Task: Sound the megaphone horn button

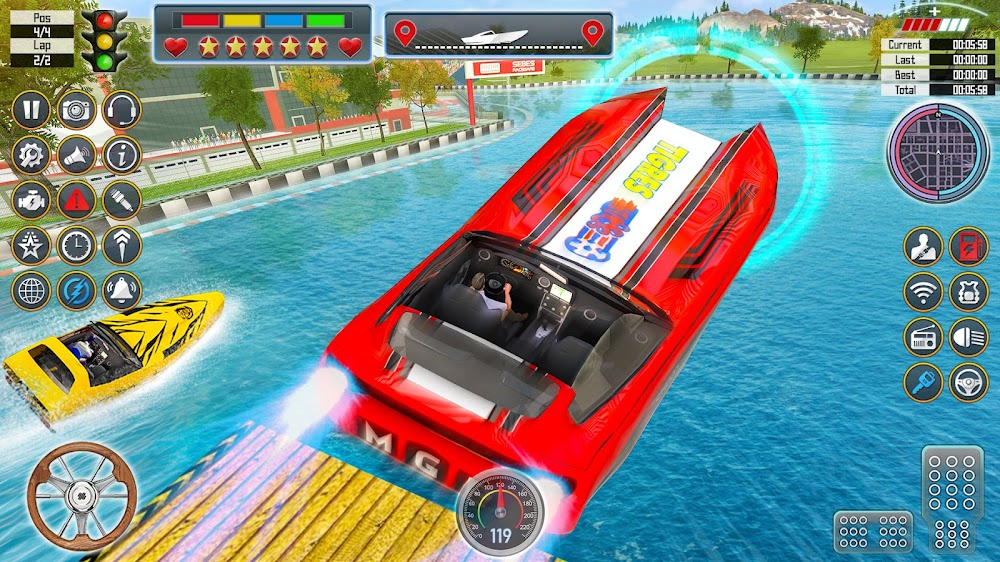Action: (x=77, y=155)
